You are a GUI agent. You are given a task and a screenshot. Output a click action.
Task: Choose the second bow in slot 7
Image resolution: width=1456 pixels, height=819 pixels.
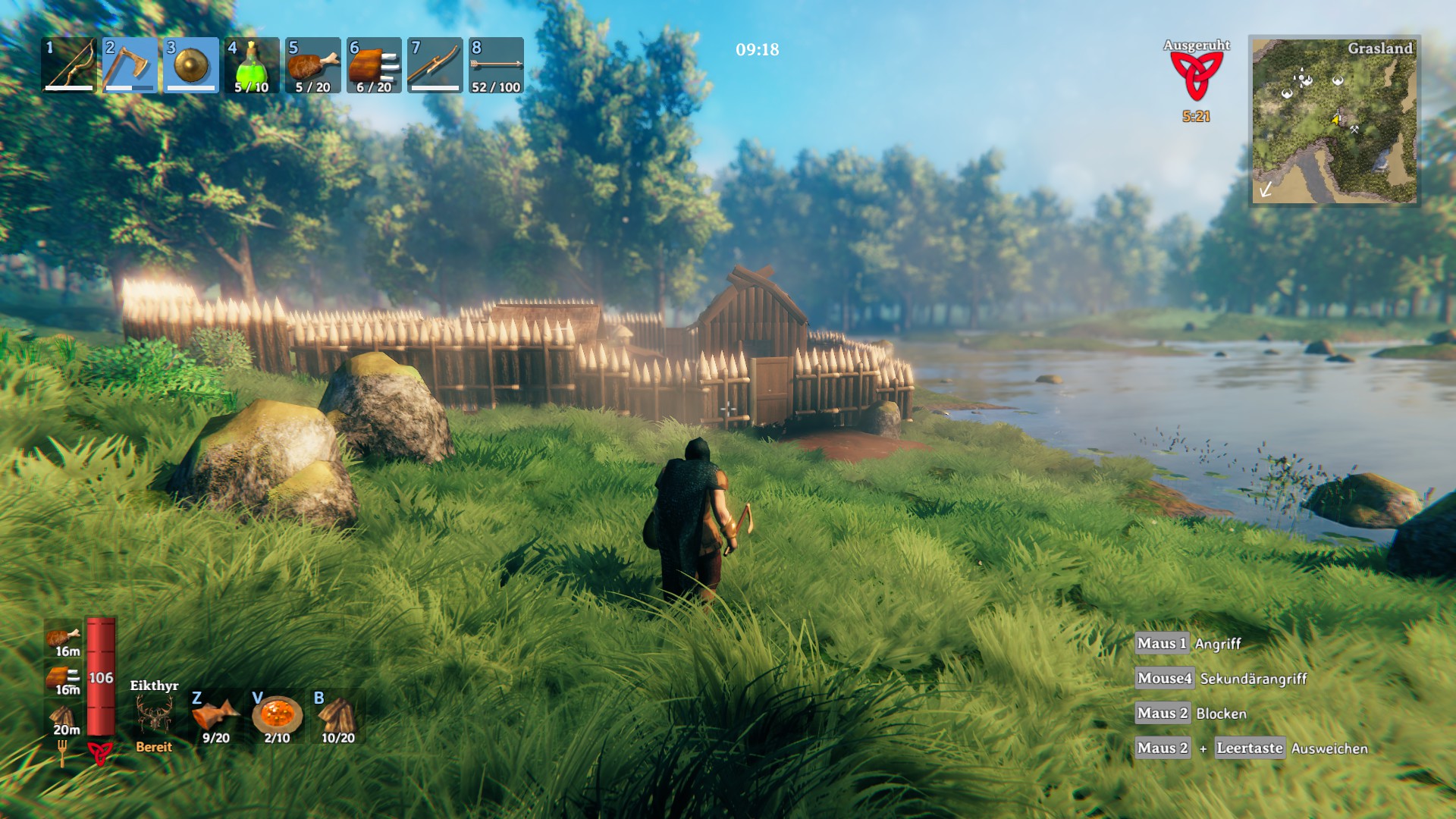point(435,65)
